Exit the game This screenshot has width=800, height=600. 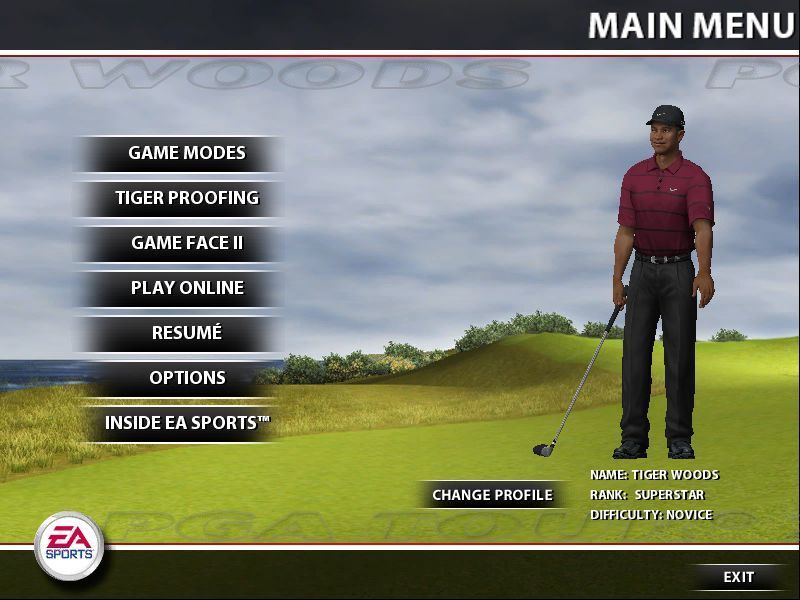[x=738, y=577]
